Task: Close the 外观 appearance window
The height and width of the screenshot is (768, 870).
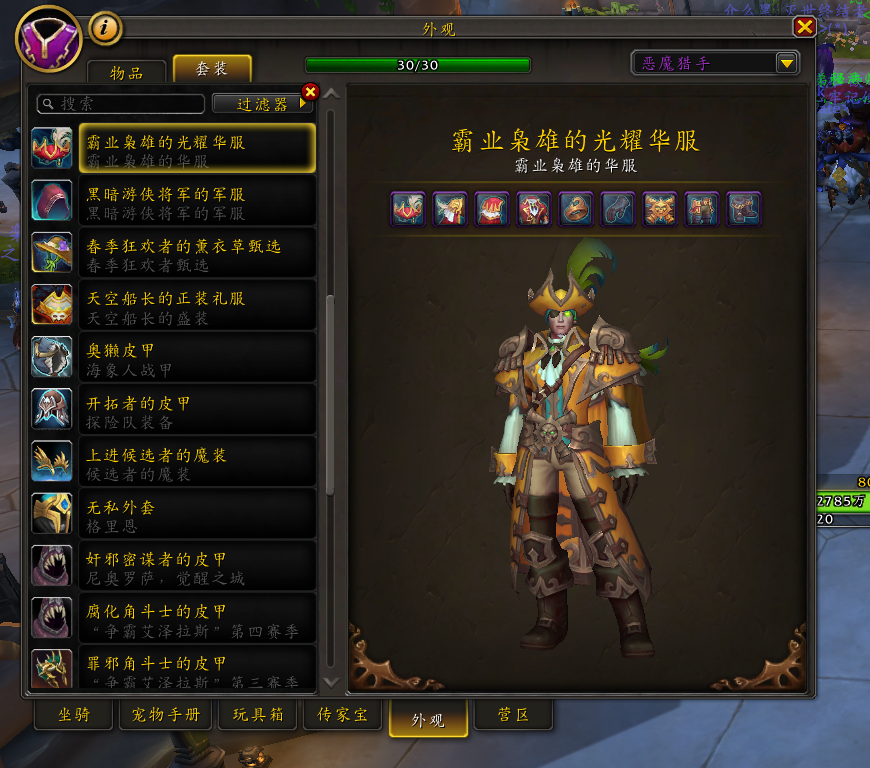Action: click(x=804, y=27)
